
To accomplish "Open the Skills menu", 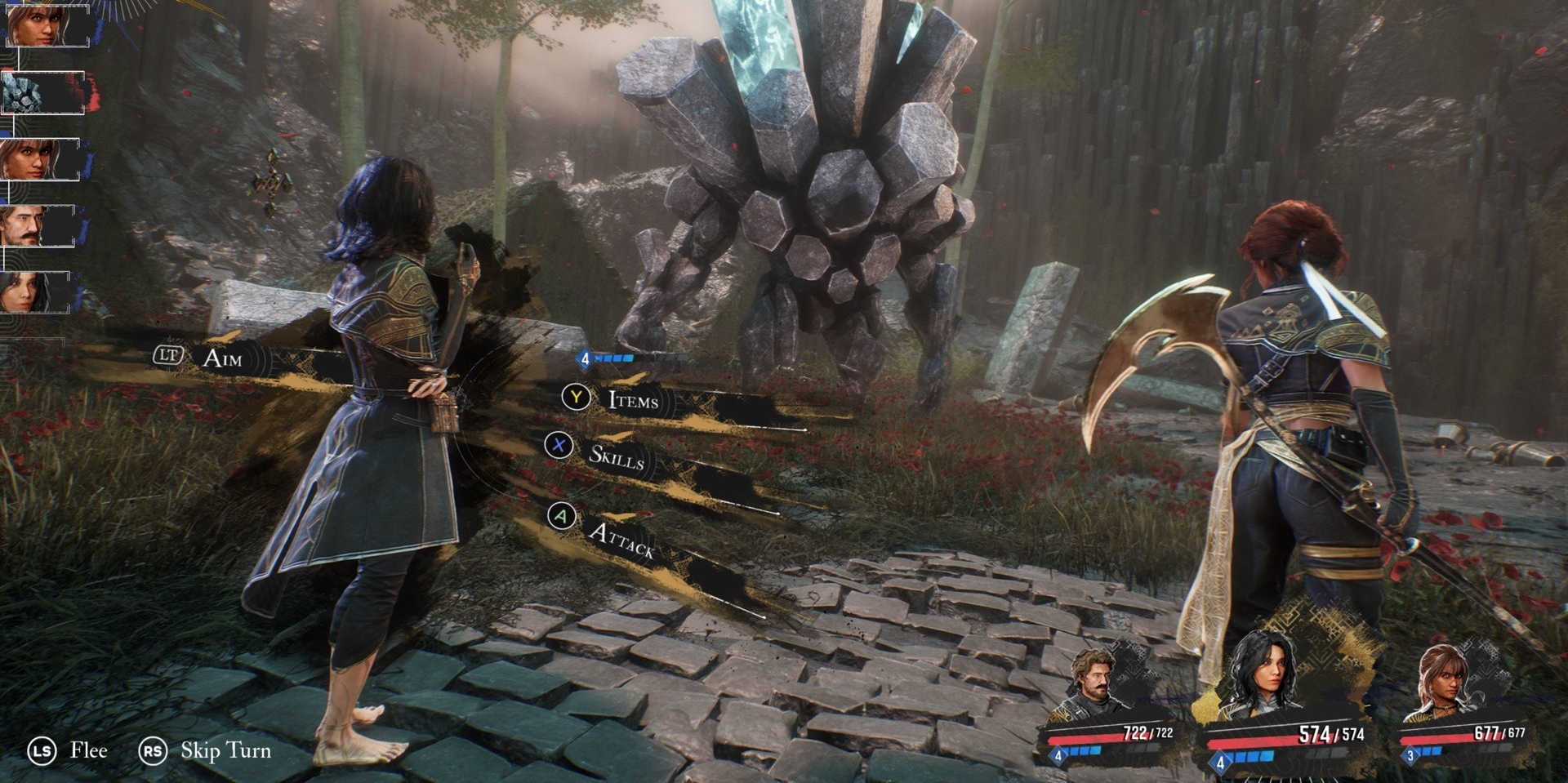I will pyautogui.click(x=616, y=457).
